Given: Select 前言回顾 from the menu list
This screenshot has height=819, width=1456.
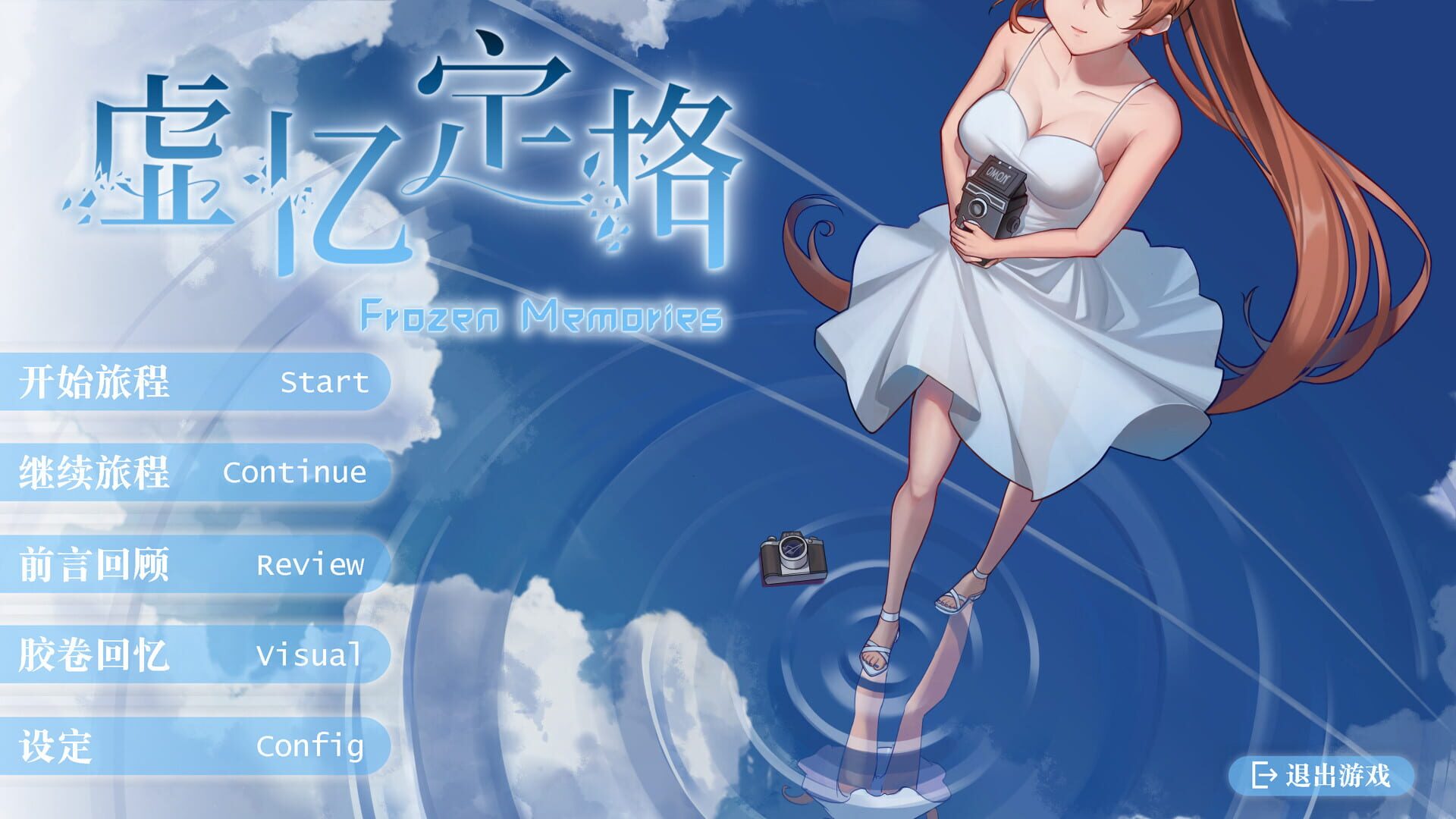Looking at the screenshot, I should (x=96, y=565).
